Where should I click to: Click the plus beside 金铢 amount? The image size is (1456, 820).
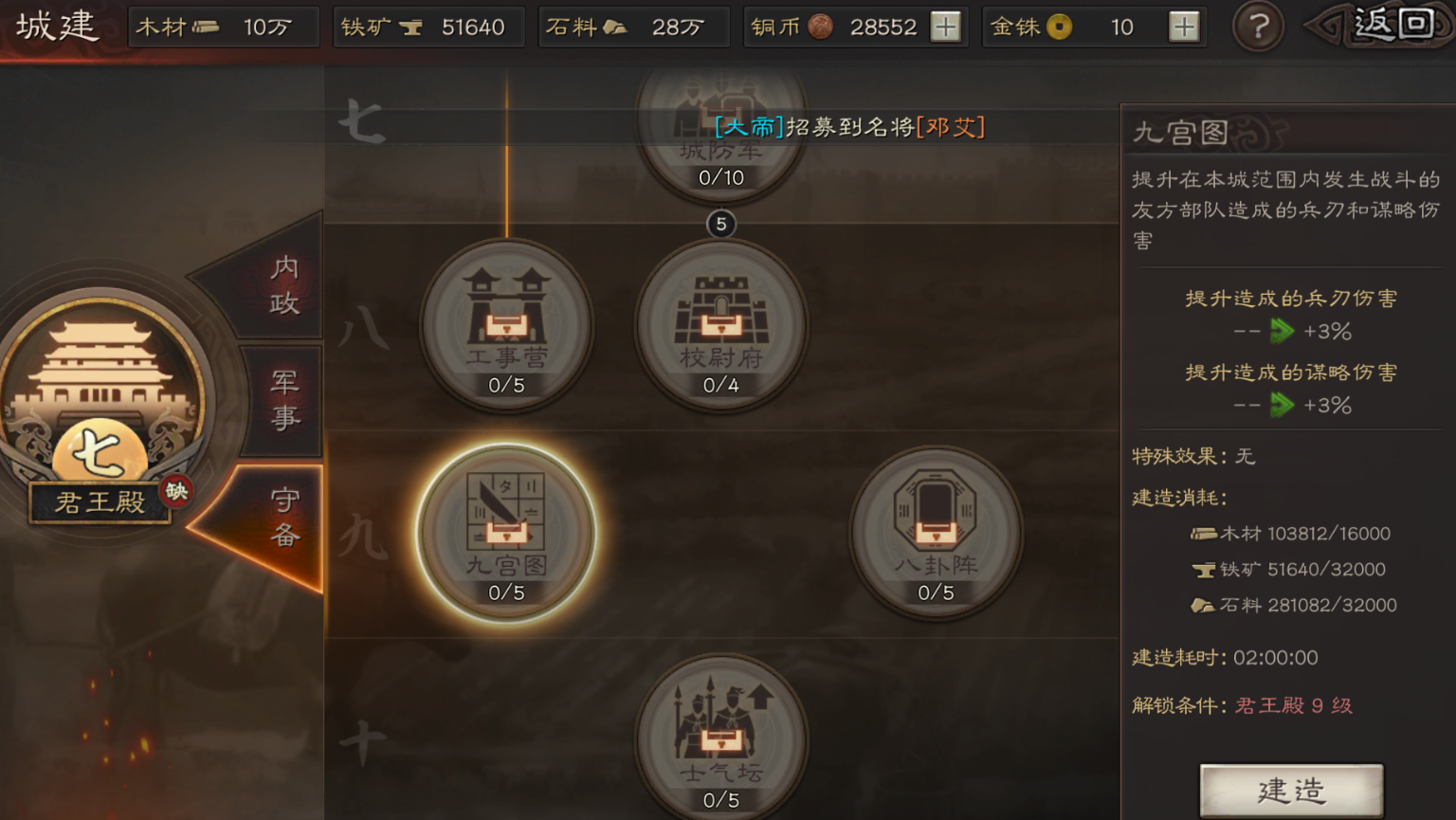coord(1183,27)
